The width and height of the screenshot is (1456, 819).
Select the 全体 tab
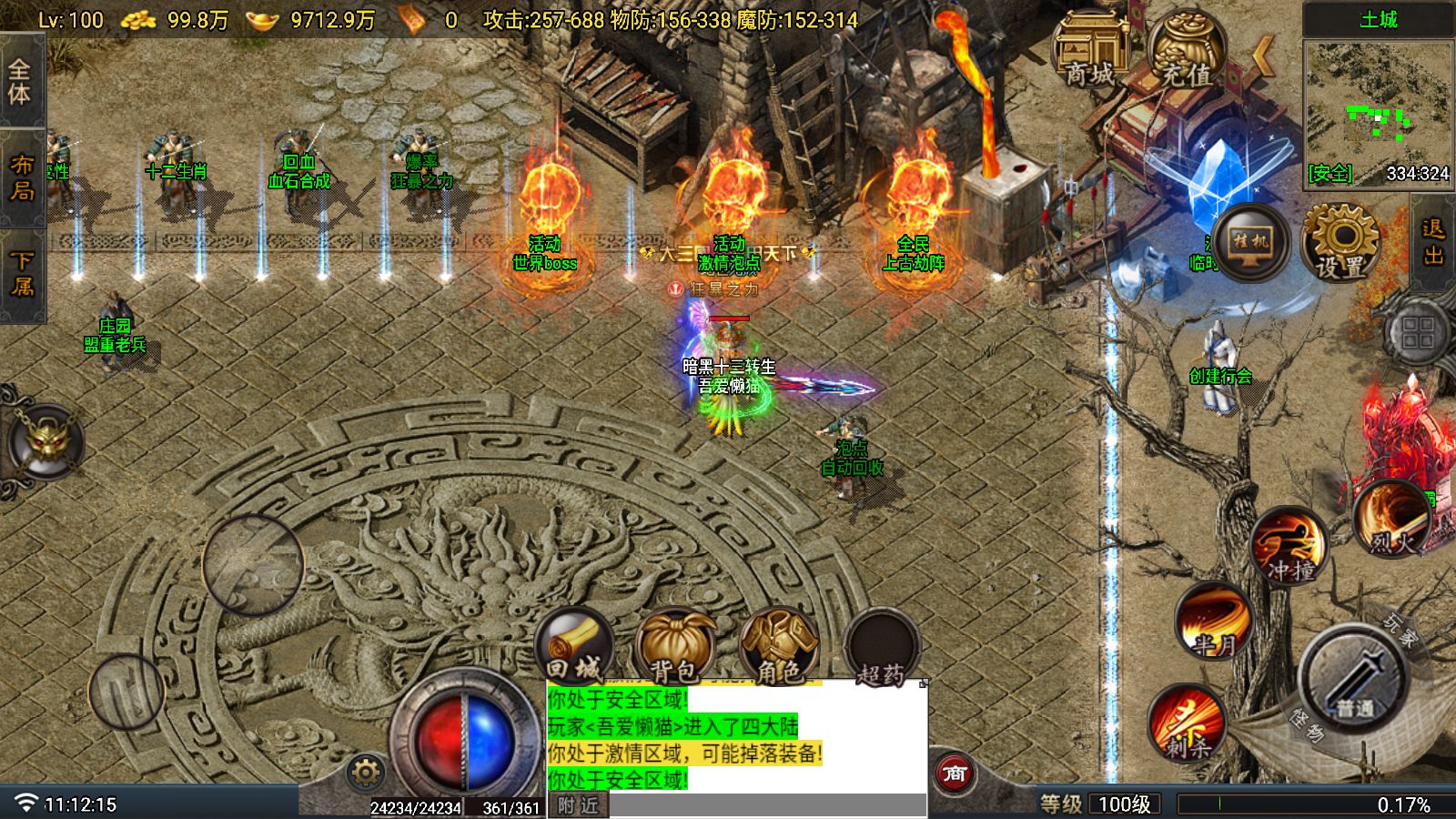pyautogui.click(x=20, y=82)
